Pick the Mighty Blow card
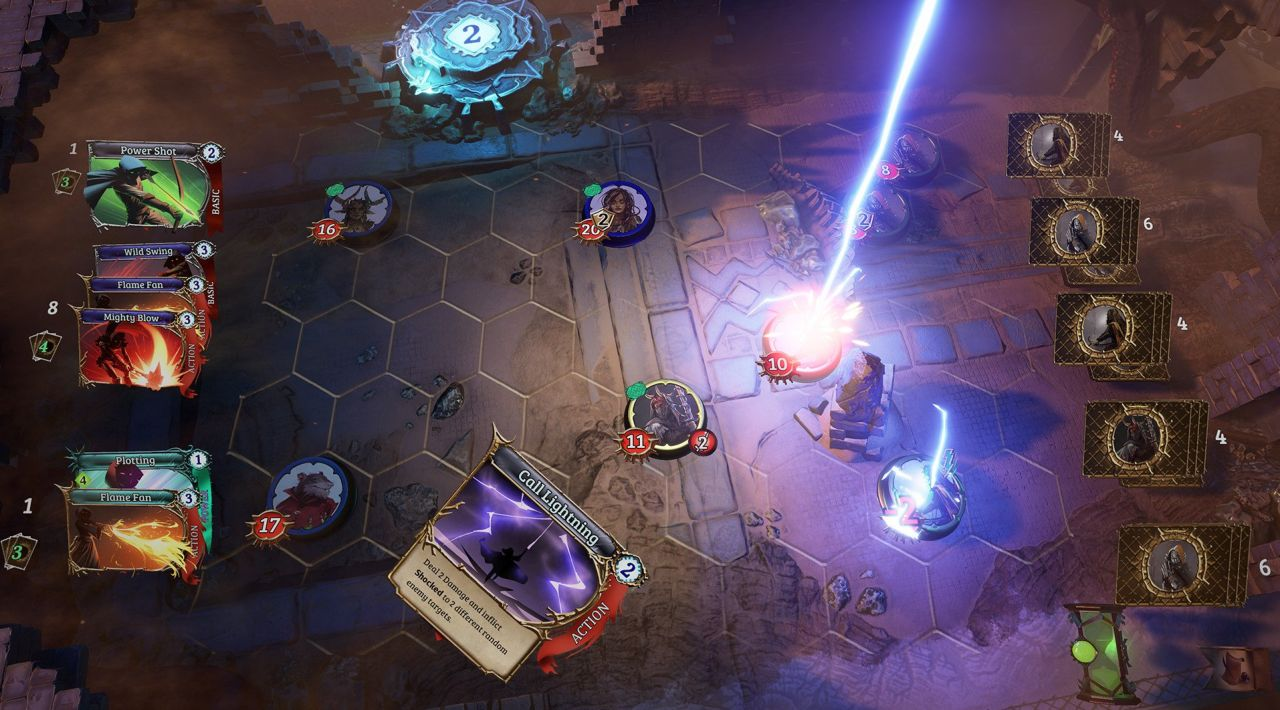 135,352
